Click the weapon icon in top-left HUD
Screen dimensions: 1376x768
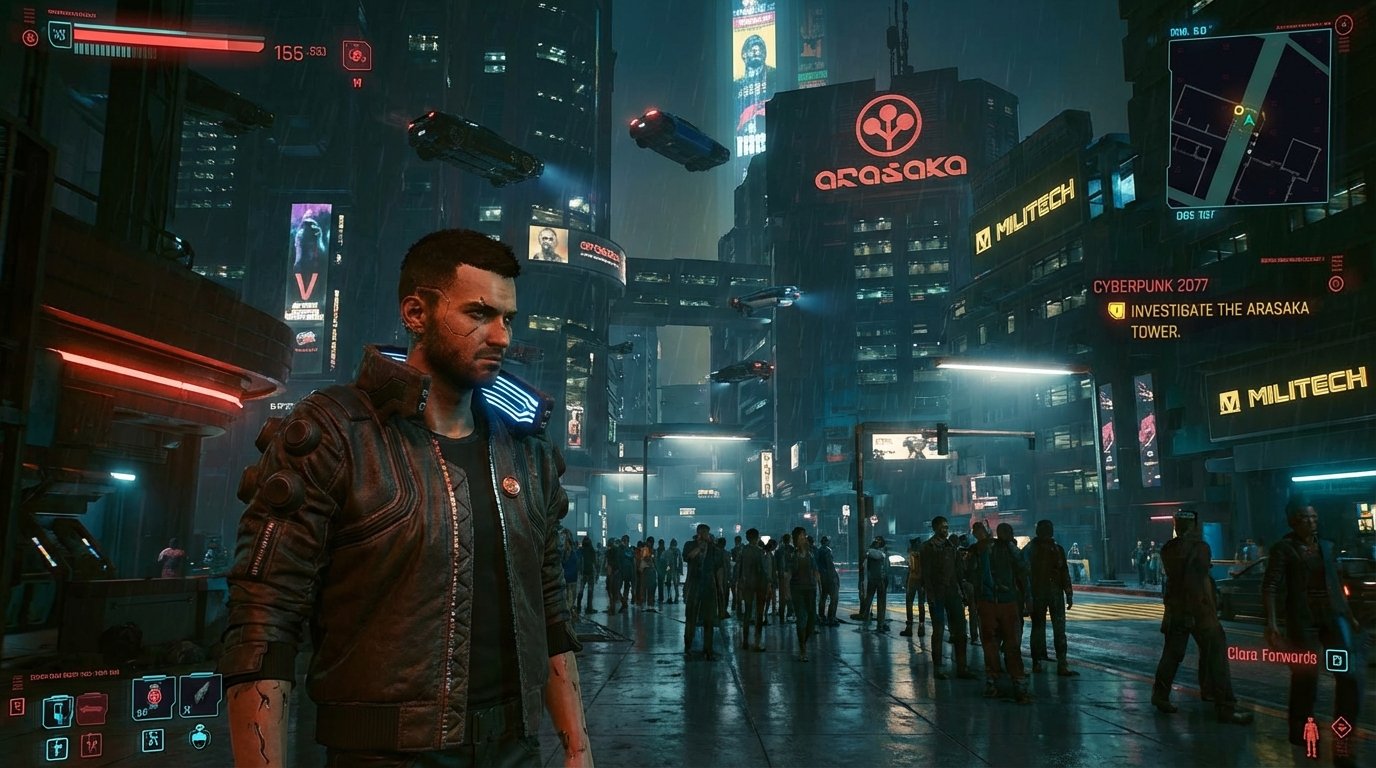pyautogui.click(x=356, y=54)
